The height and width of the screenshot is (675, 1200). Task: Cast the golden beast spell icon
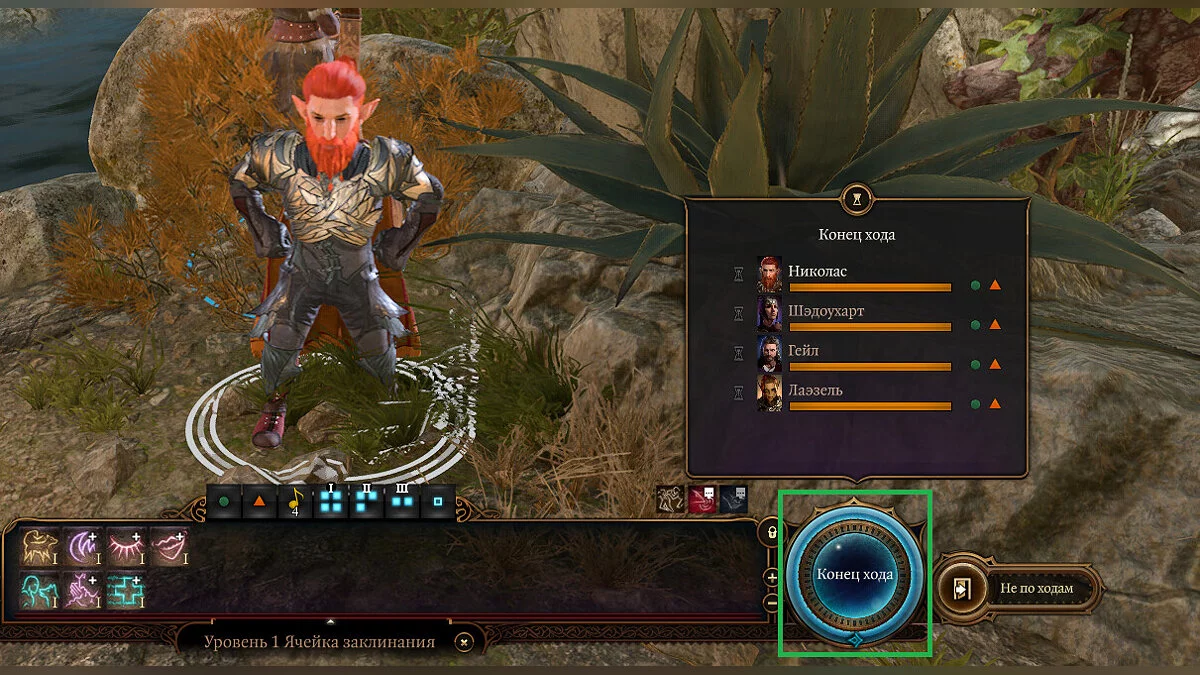coord(39,547)
